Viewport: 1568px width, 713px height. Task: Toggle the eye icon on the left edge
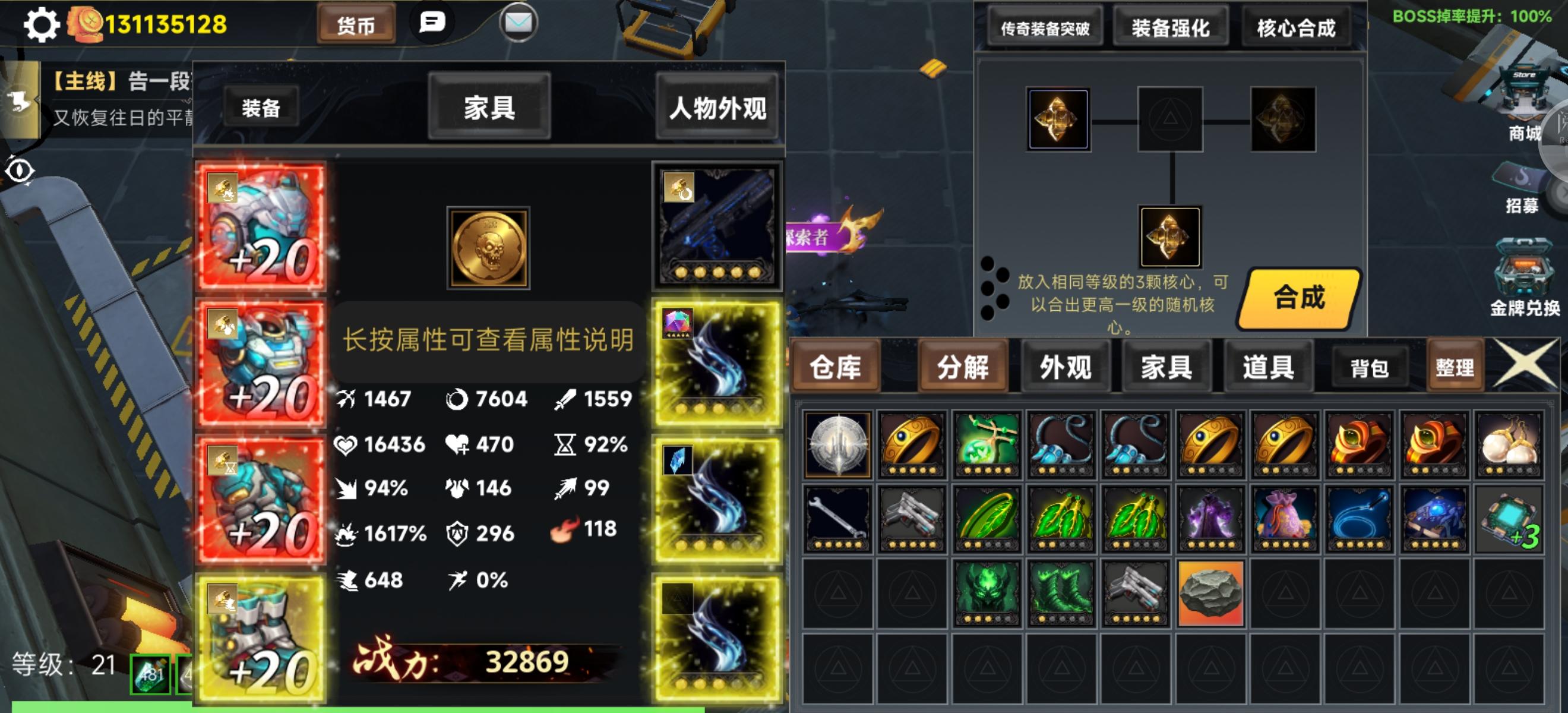tap(20, 172)
